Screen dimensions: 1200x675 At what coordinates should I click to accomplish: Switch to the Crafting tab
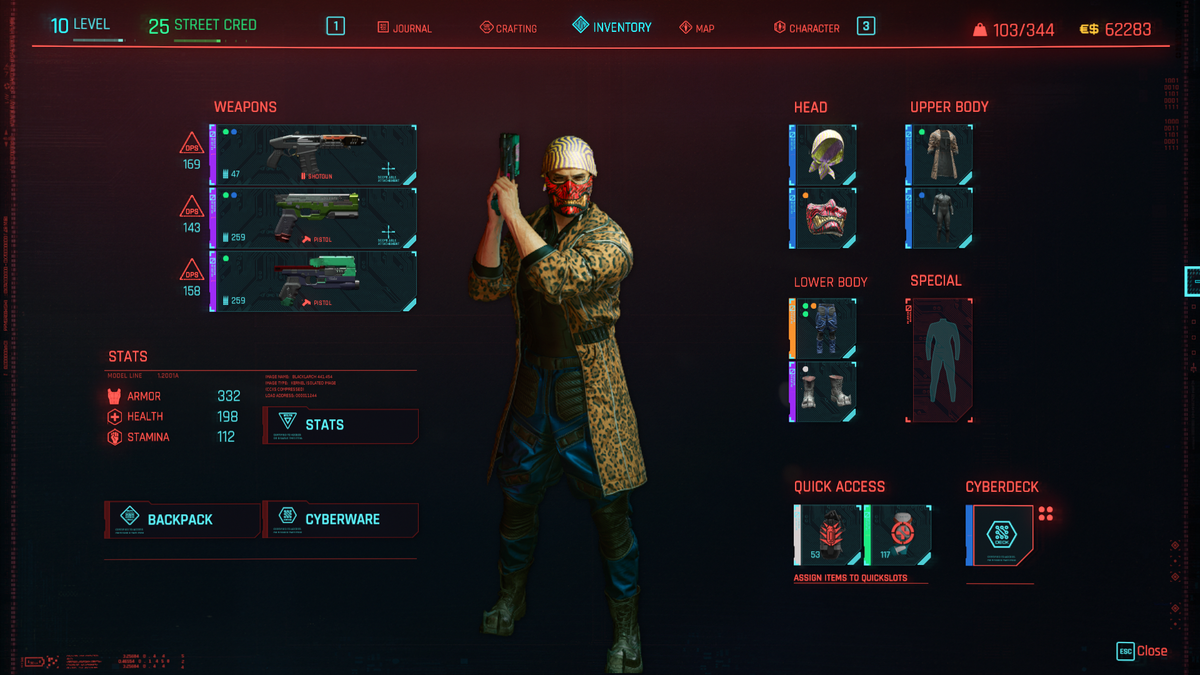pos(508,28)
